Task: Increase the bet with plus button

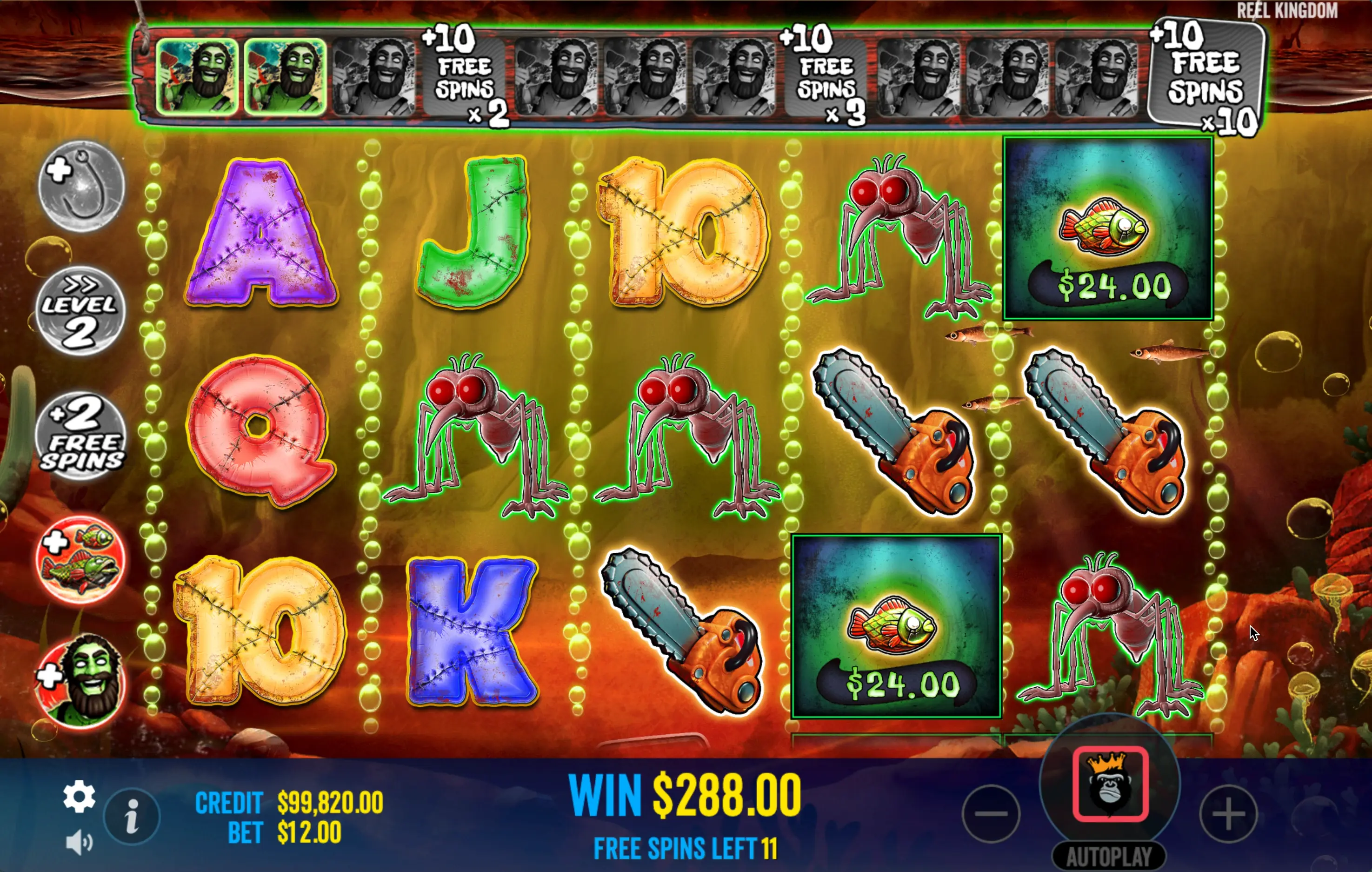Action: click(x=1228, y=813)
